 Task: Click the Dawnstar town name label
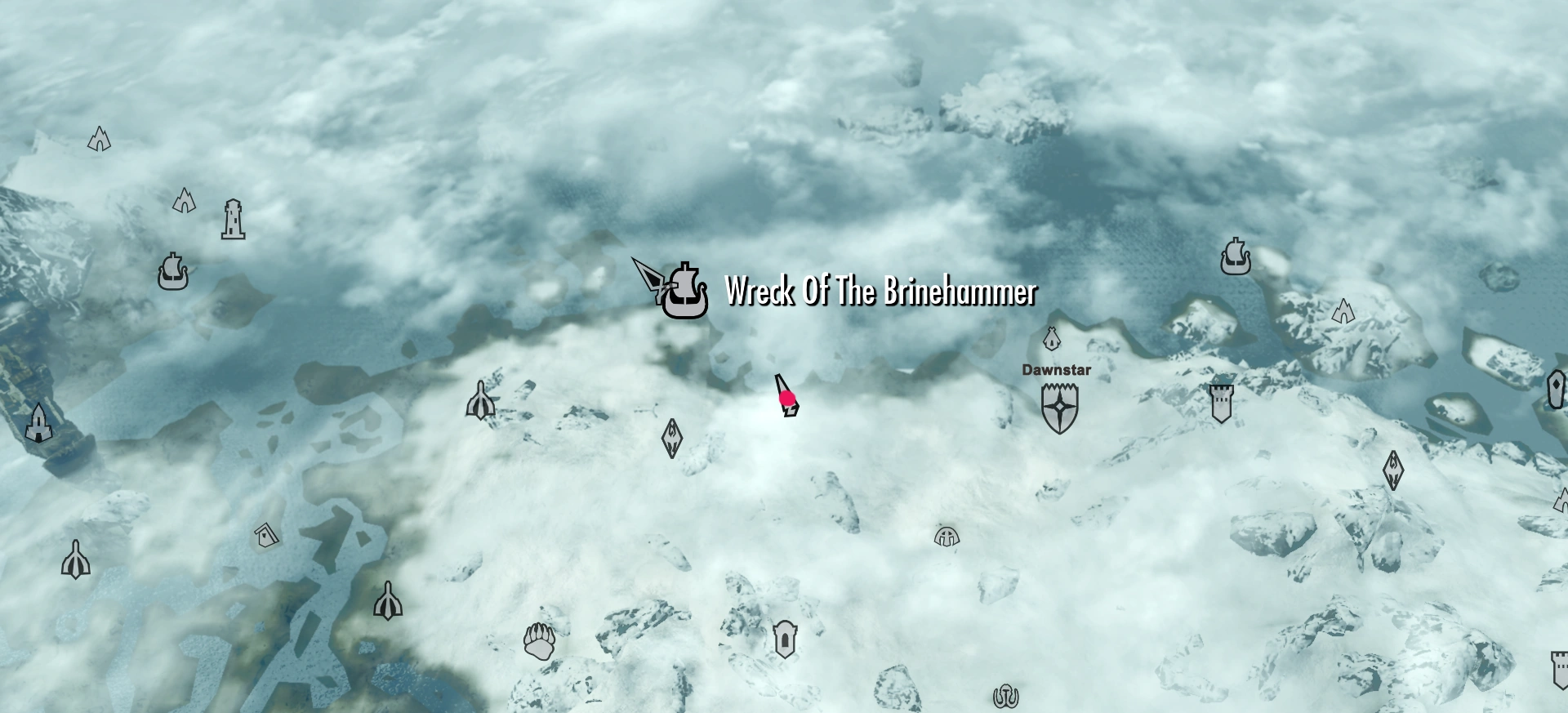[x=1056, y=372]
